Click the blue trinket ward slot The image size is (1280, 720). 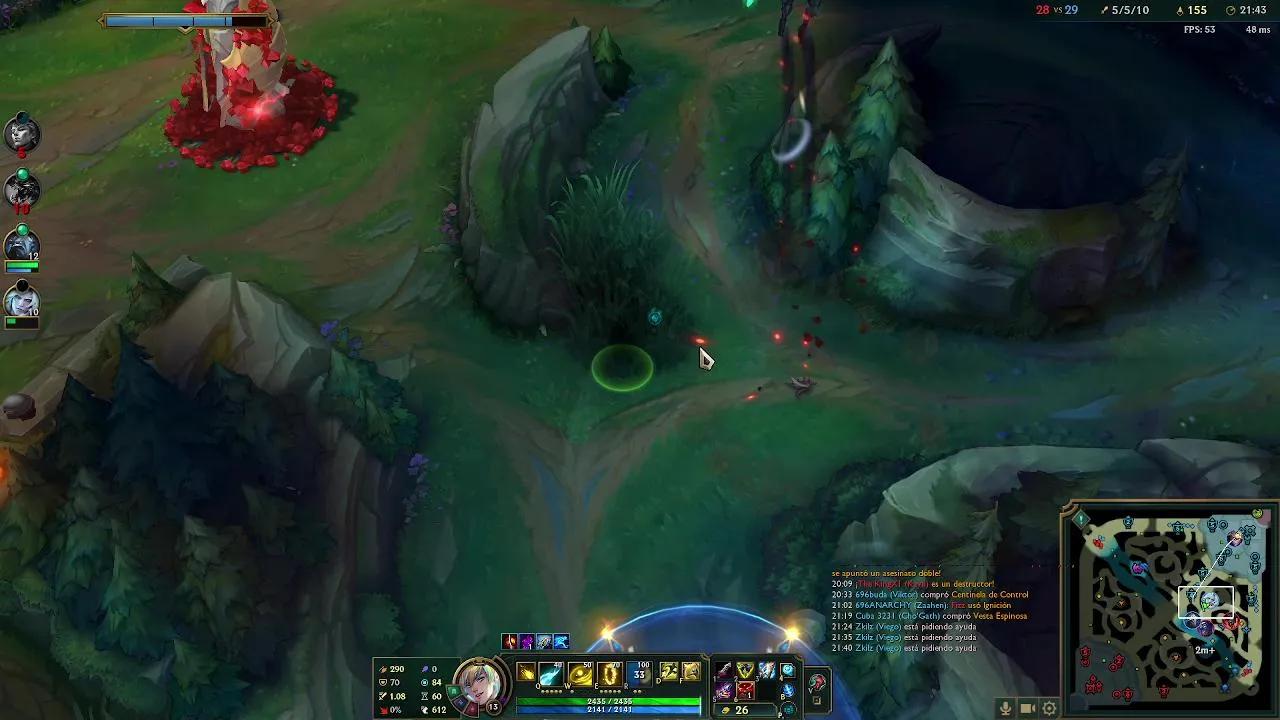[787, 670]
